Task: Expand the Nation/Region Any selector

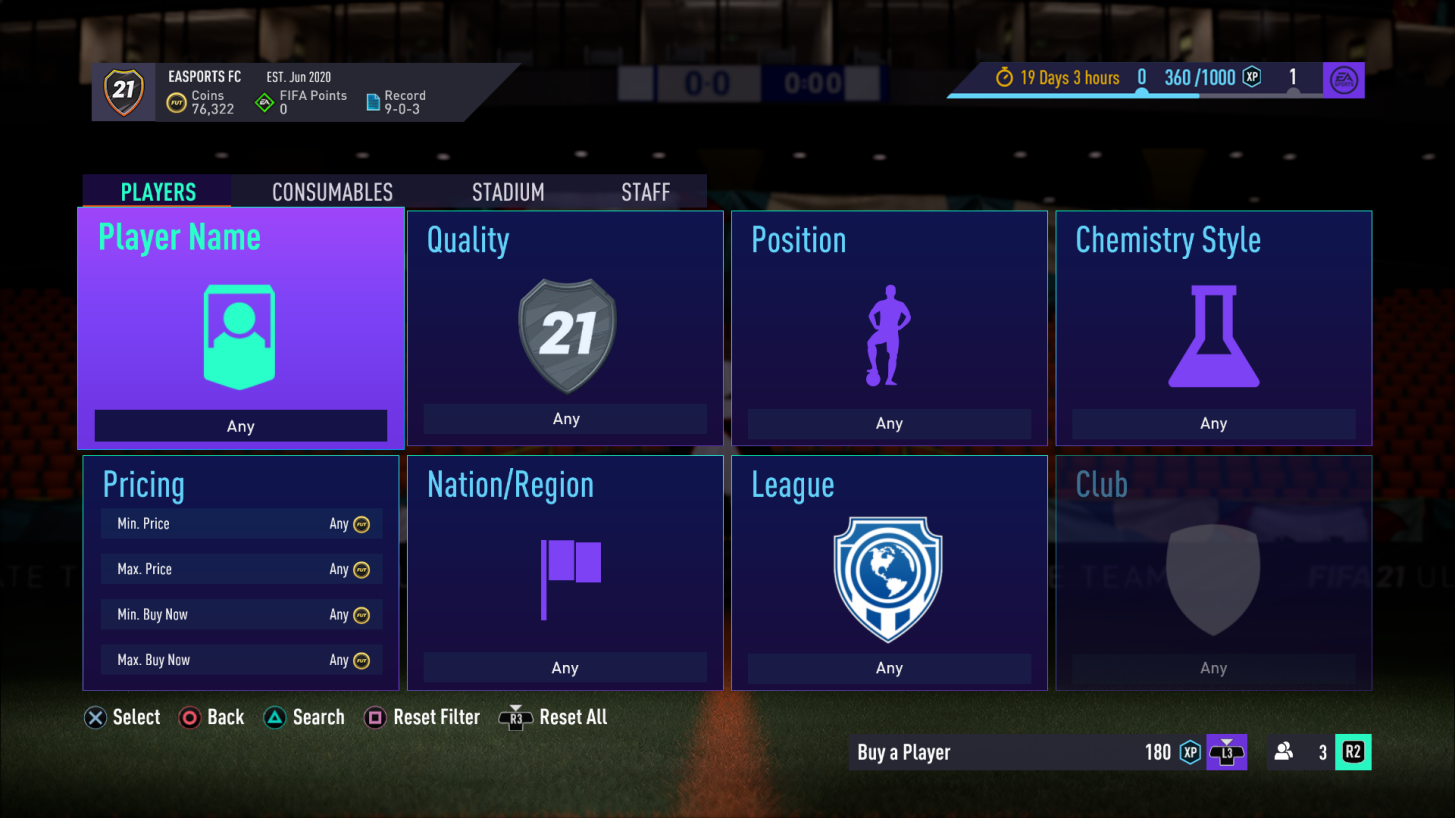Action: point(565,667)
